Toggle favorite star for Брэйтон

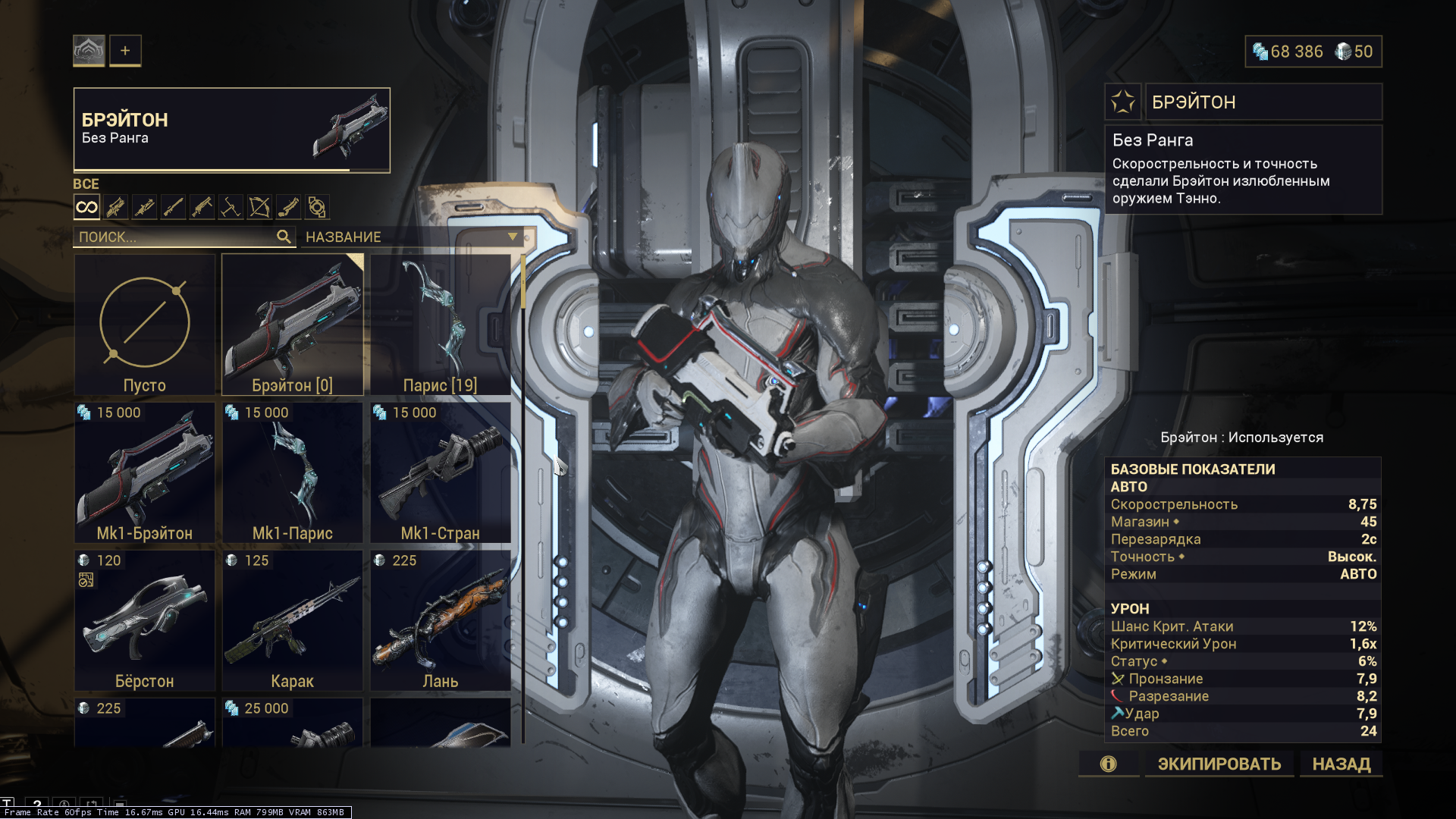pos(1122,102)
